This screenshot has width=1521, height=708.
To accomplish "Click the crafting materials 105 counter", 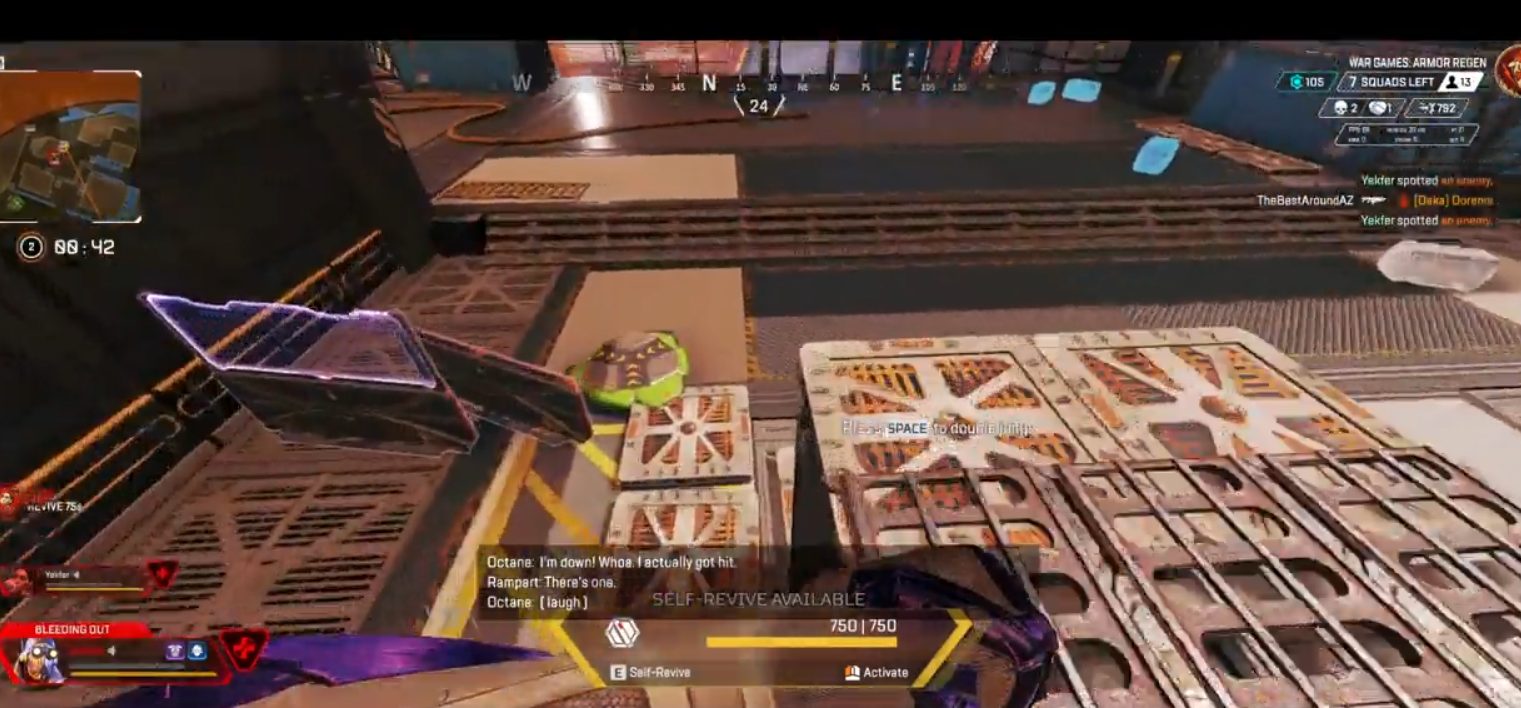I will click(x=1306, y=82).
